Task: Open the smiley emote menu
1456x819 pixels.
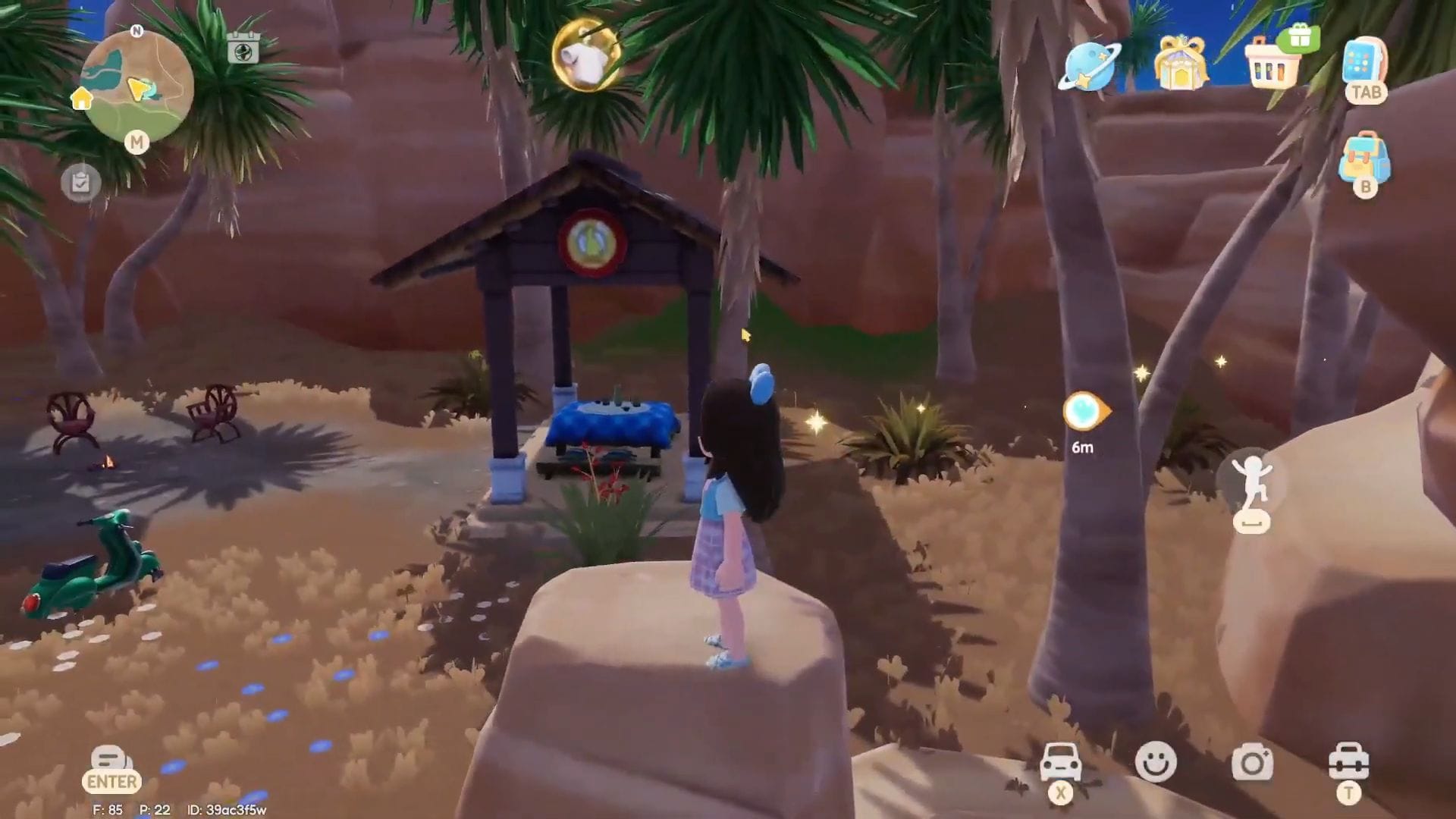Action: click(x=1156, y=761)
